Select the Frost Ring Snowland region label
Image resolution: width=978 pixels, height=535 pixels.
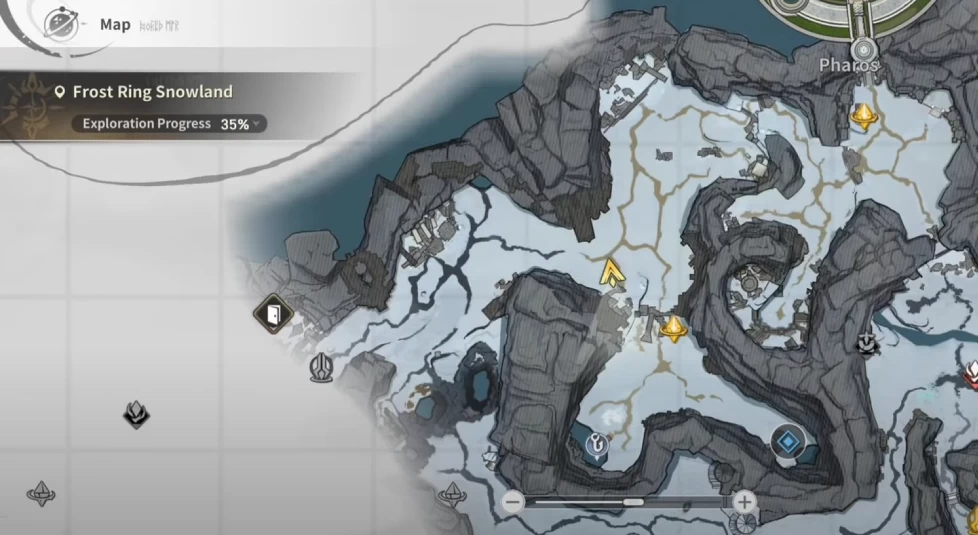coord(152,92)
